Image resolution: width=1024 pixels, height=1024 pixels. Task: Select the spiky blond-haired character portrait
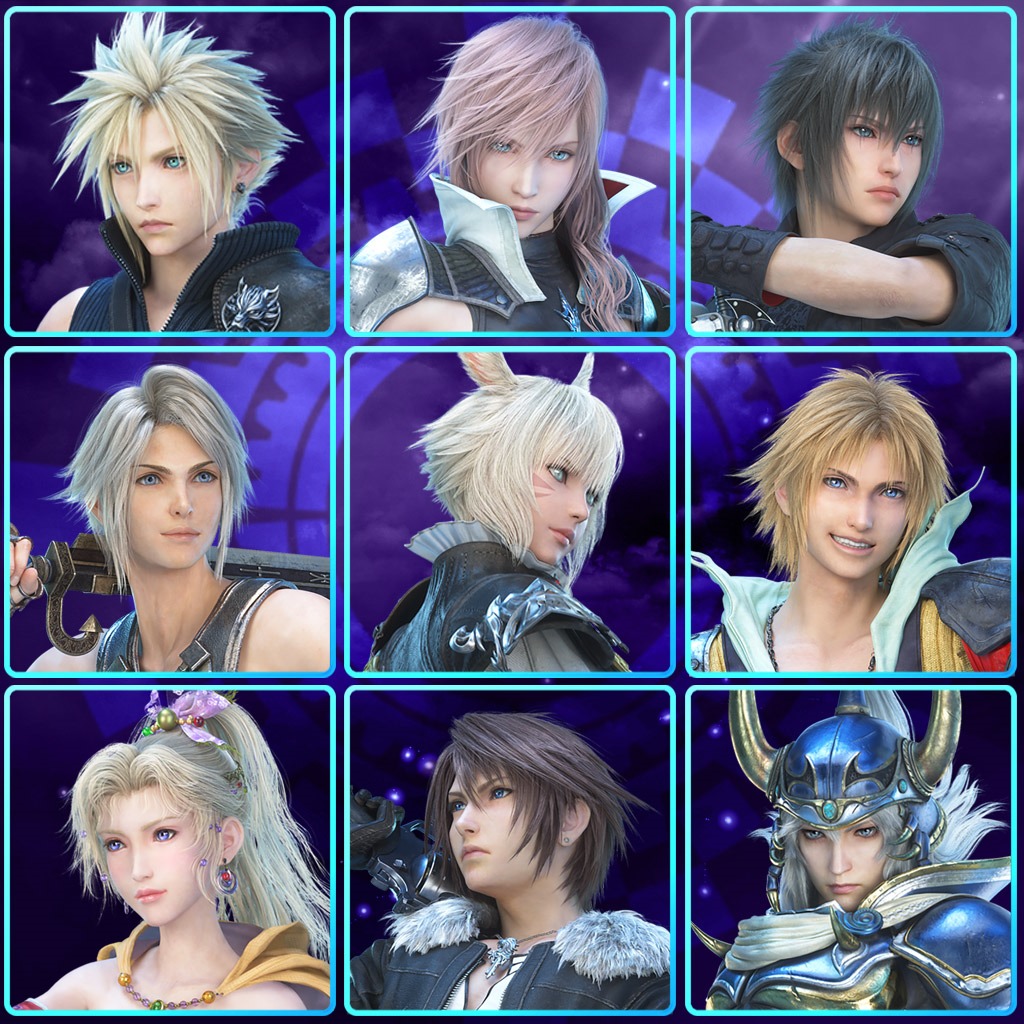tap(169, 171)
